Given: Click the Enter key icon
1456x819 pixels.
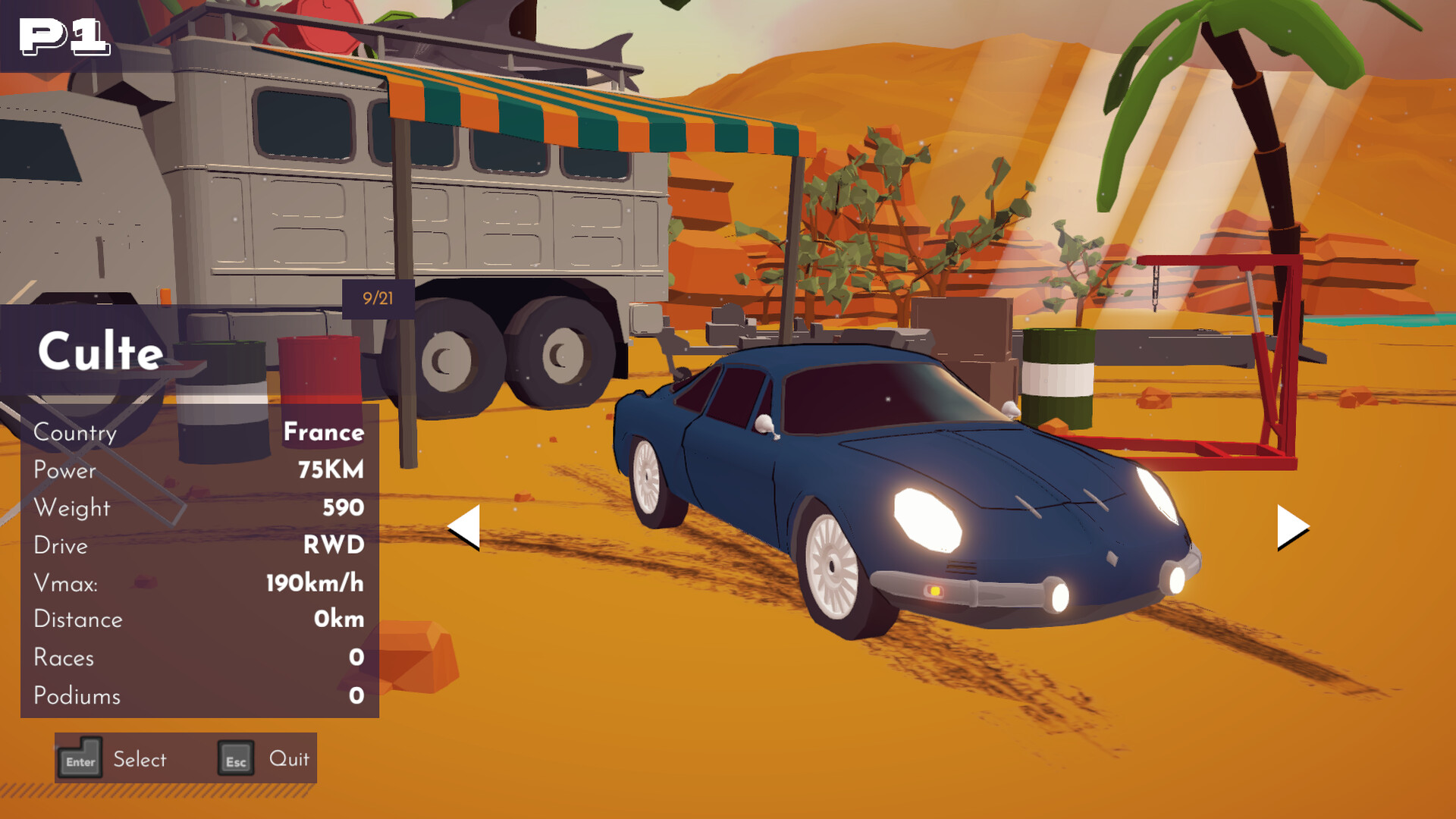Looking at the screenshot, I should pos(81,758).
